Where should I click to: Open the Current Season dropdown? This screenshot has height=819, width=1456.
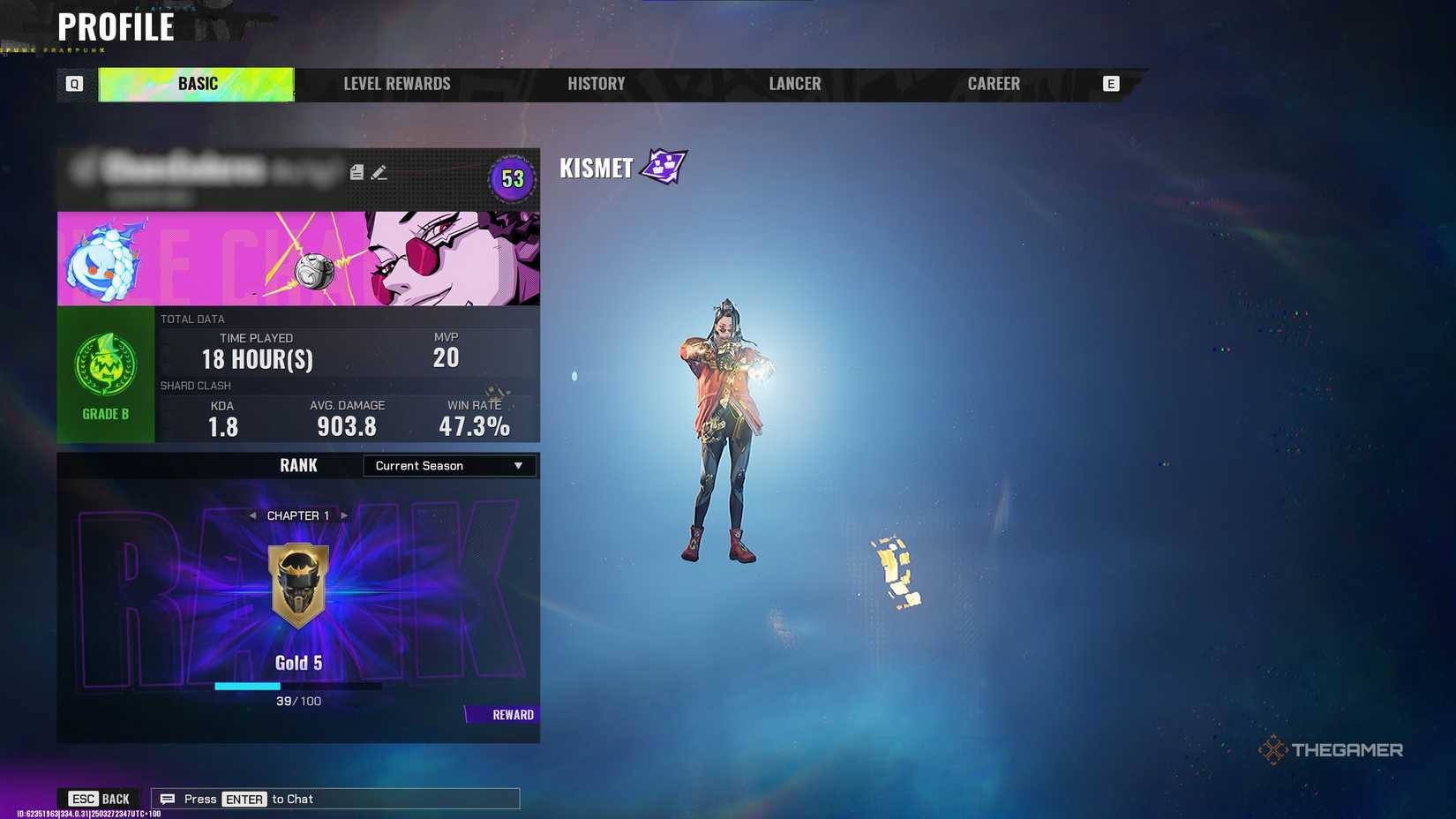click(448, 465)
